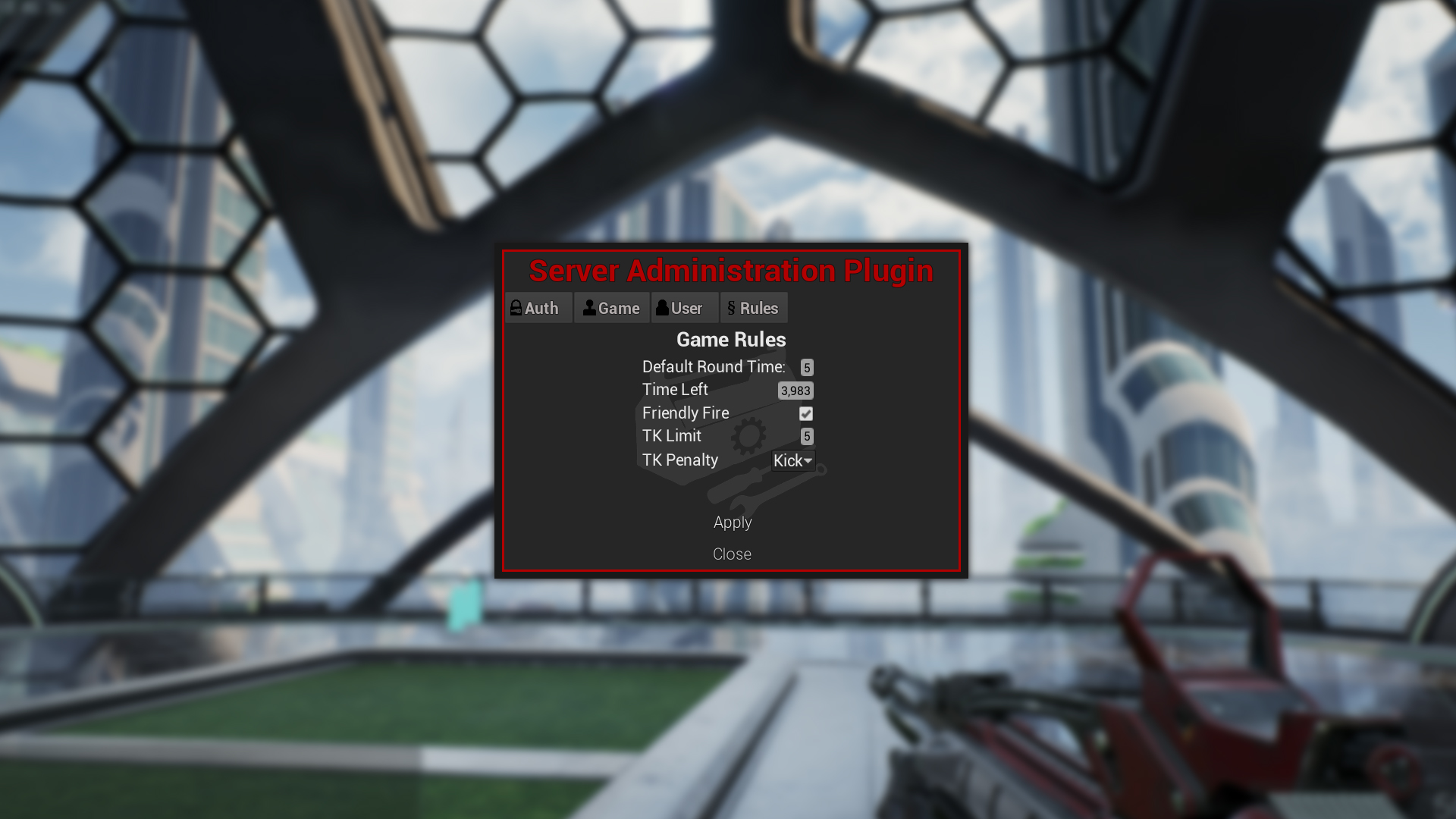Click the Close button

(x=732, y=554)
